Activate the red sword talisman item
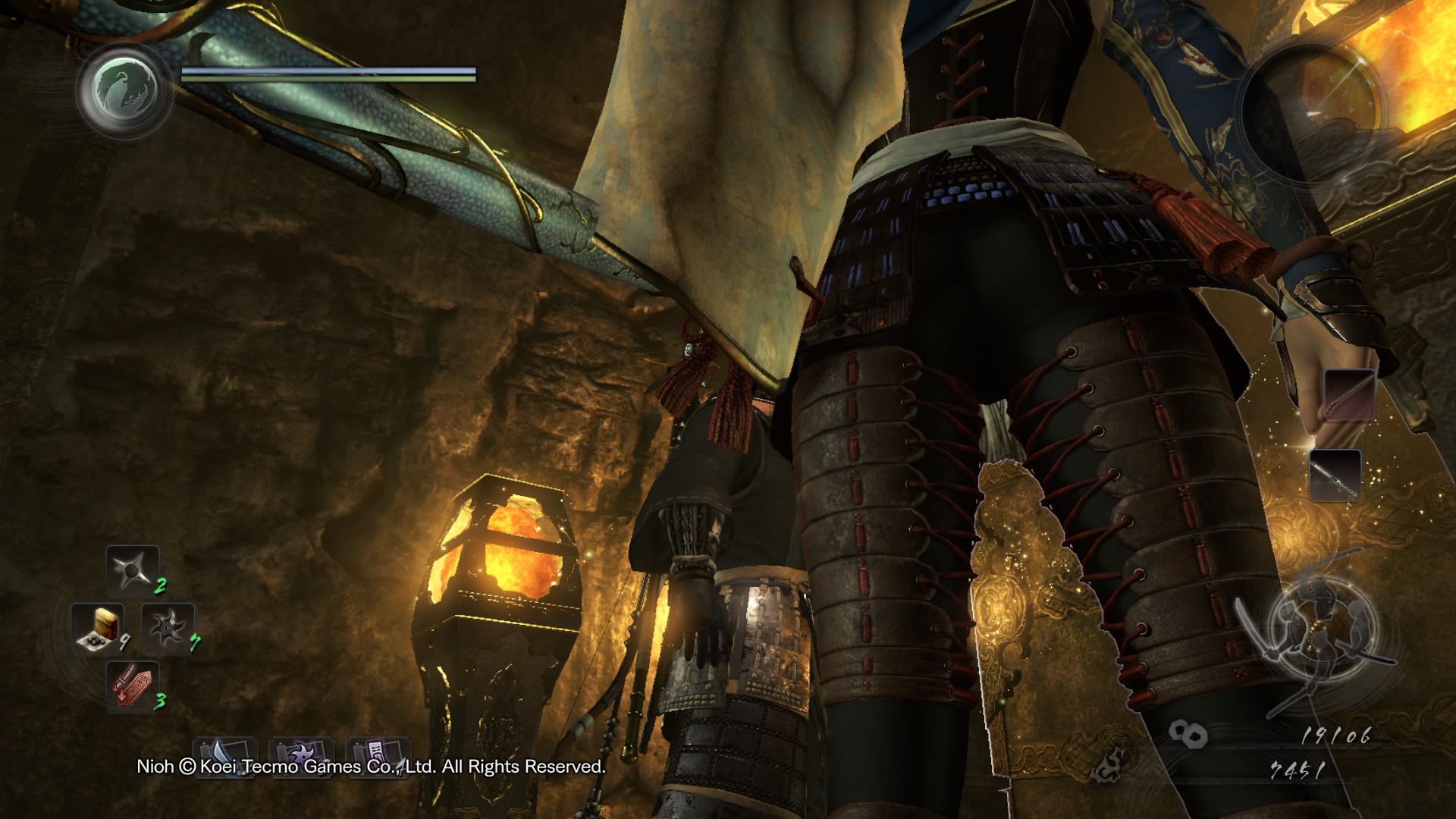Image resolution: width=1456 pixels, height=819 pixels. pyautogui.click(x=133, y=685)
